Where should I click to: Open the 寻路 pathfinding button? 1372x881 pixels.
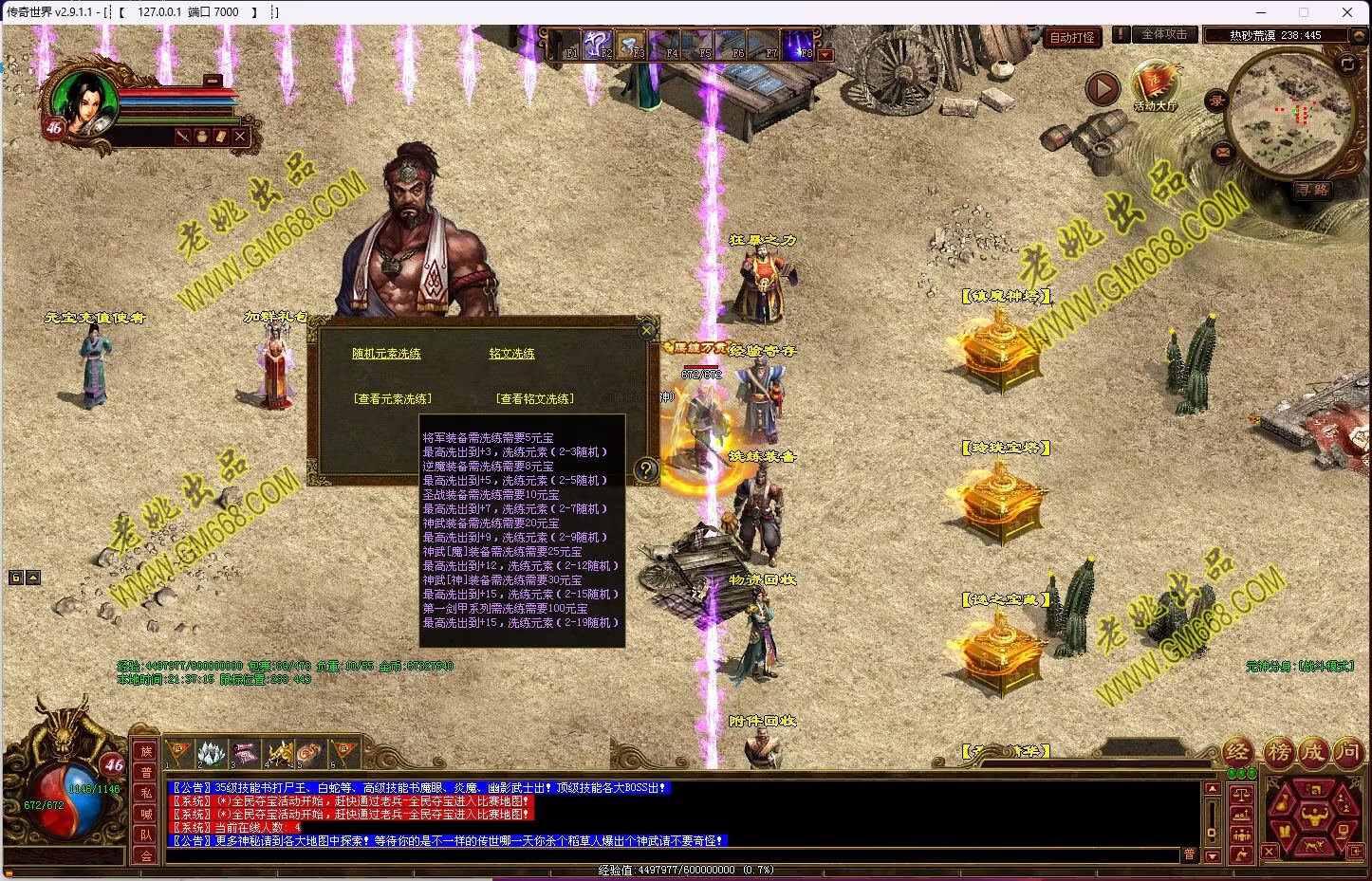(1313, 190)
